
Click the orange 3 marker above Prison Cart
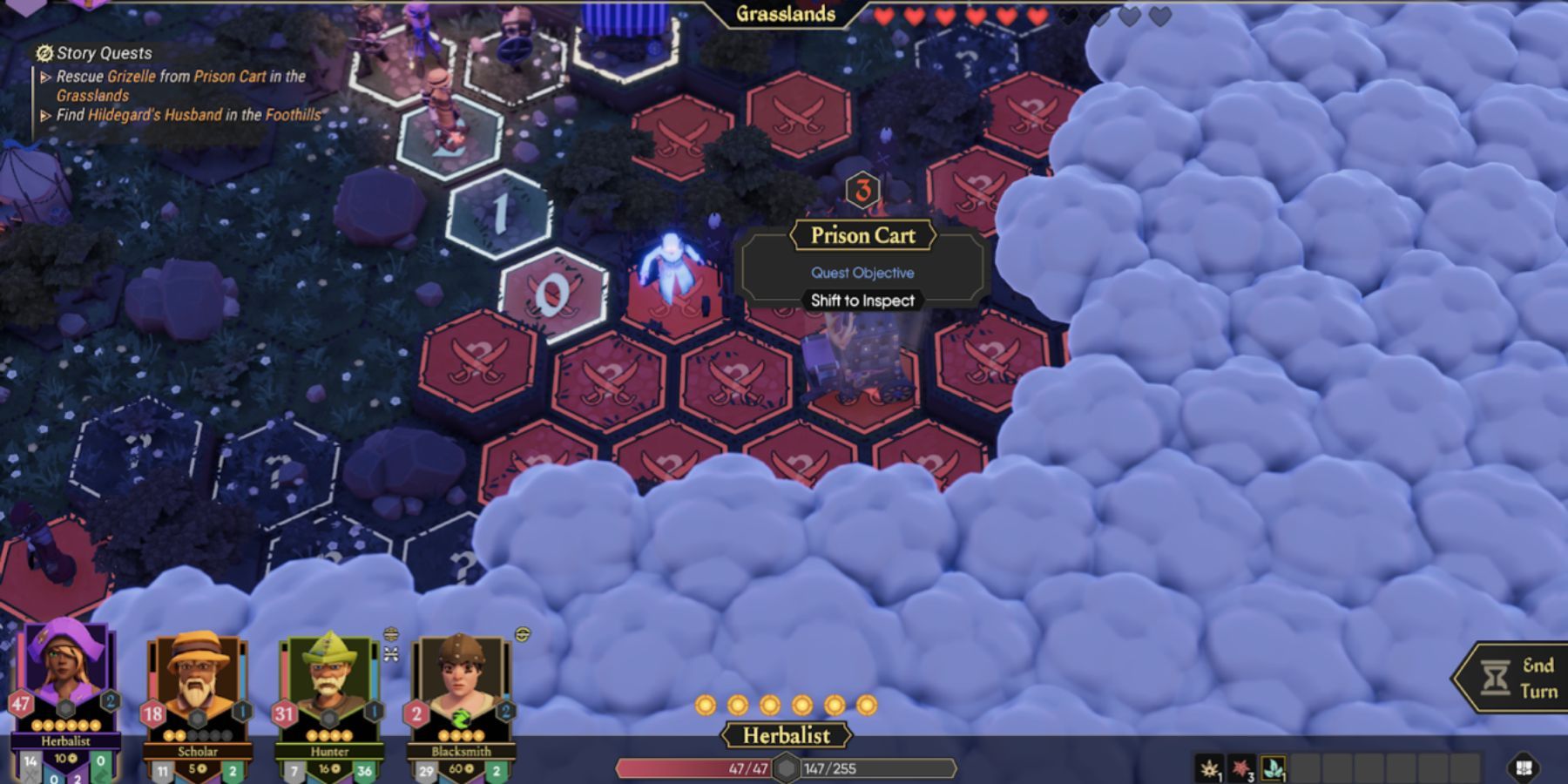point(862,191)
